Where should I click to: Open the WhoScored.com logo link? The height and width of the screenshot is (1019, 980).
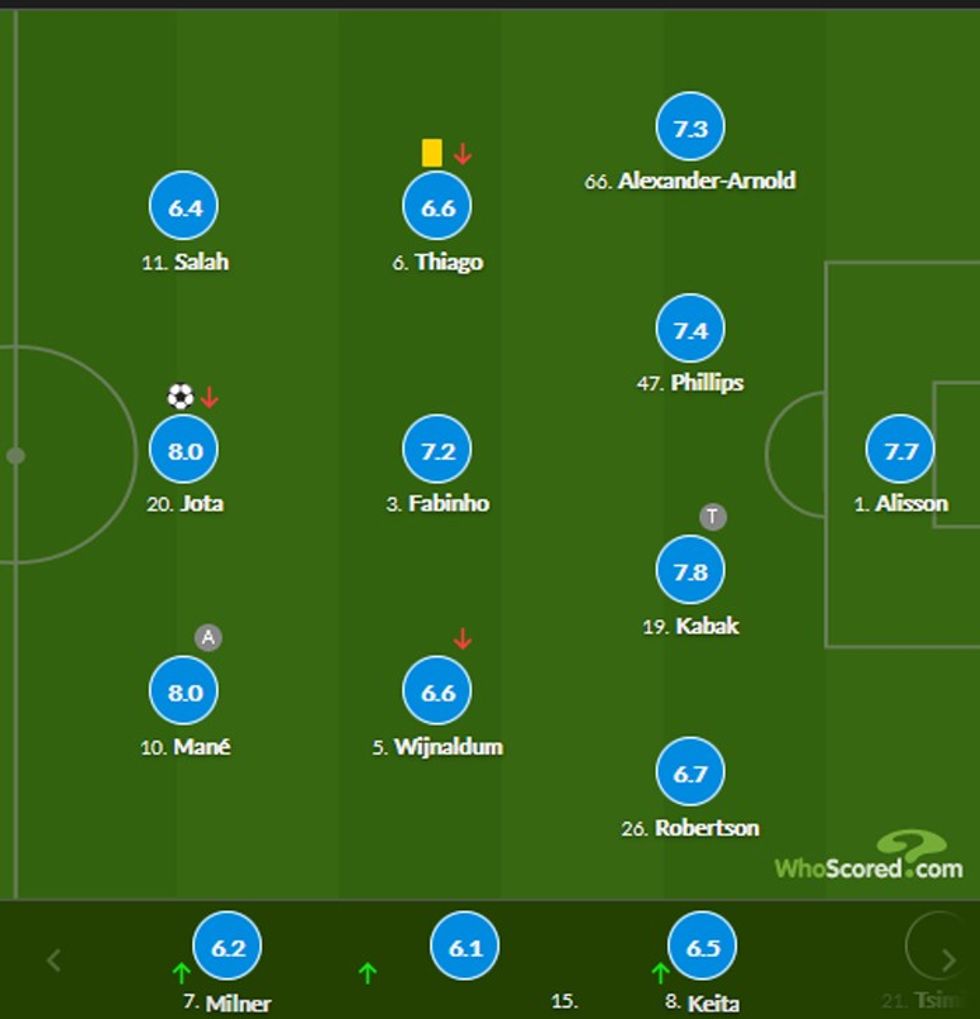868,858
